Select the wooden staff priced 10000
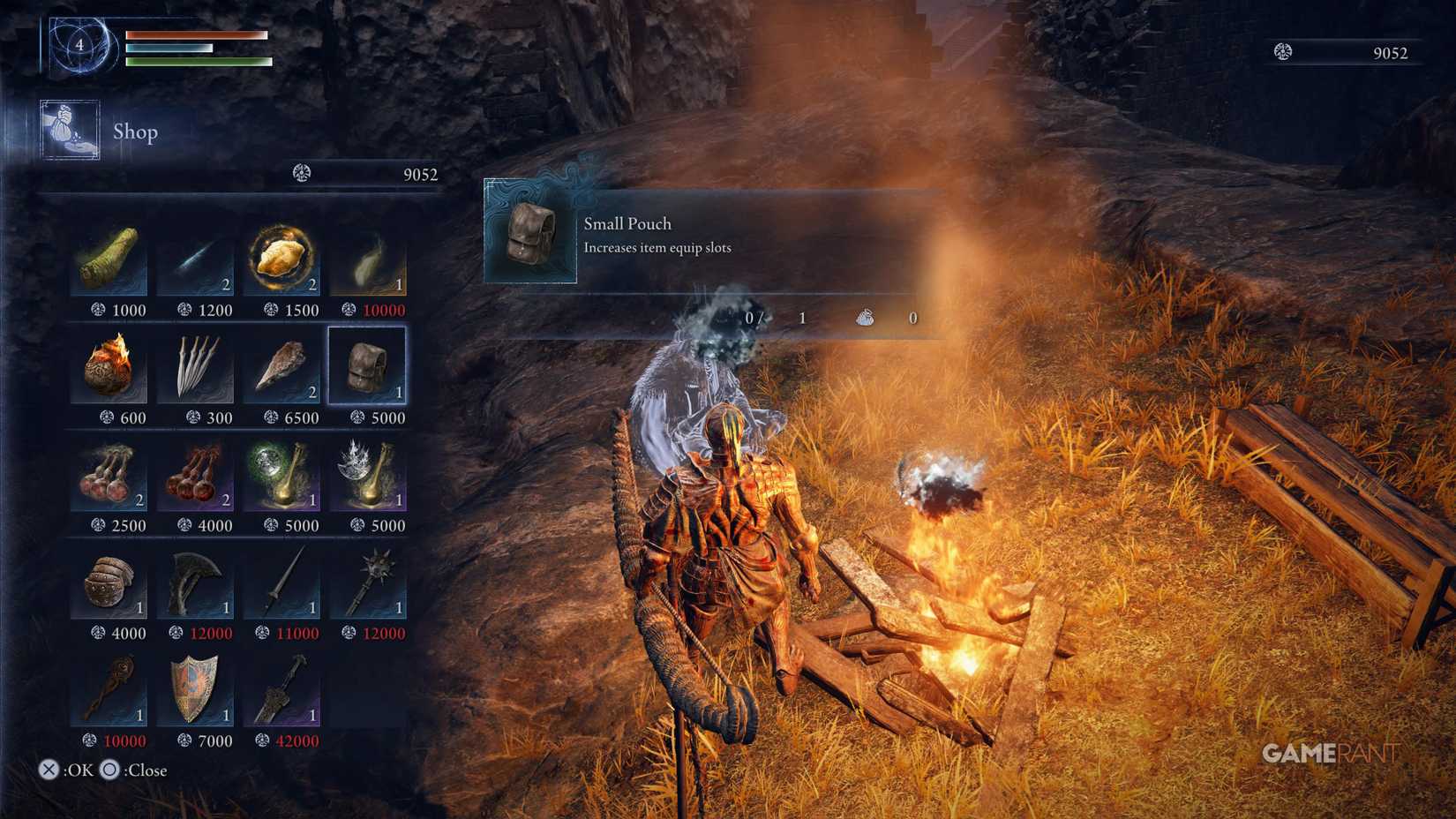 coord(109,692)
